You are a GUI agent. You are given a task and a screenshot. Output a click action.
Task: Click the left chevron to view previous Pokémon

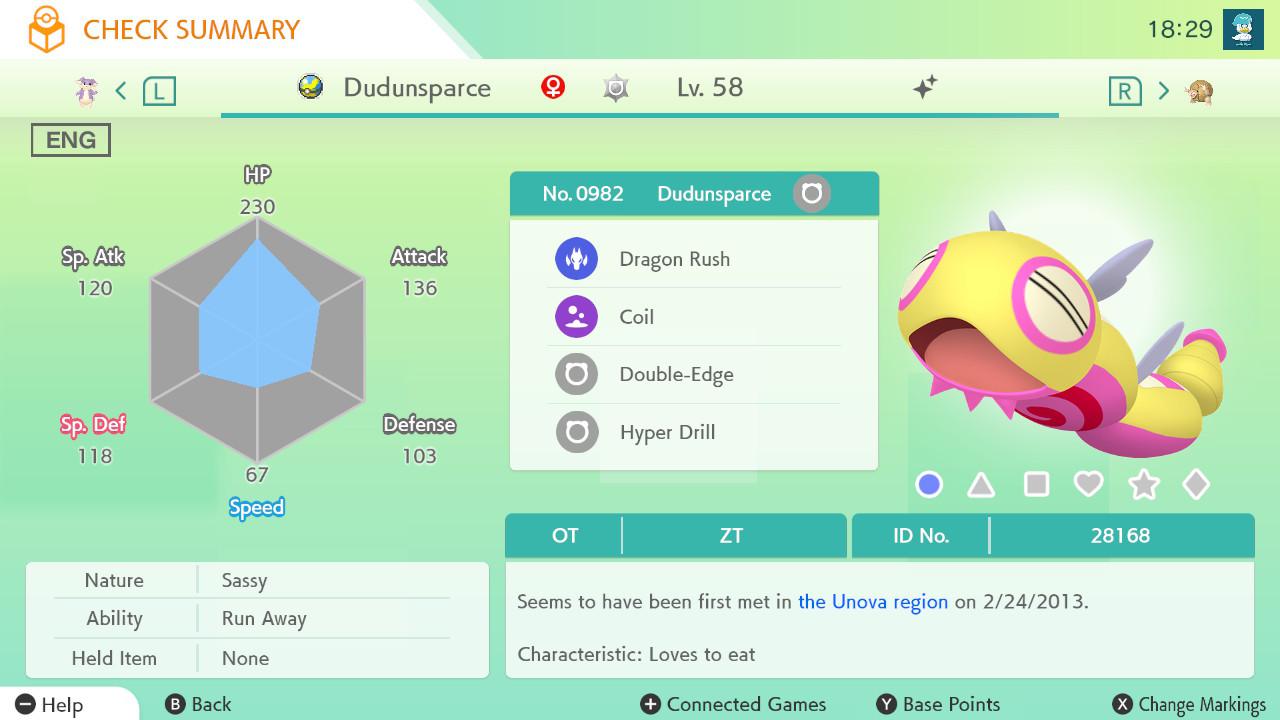tap(120, 89)
